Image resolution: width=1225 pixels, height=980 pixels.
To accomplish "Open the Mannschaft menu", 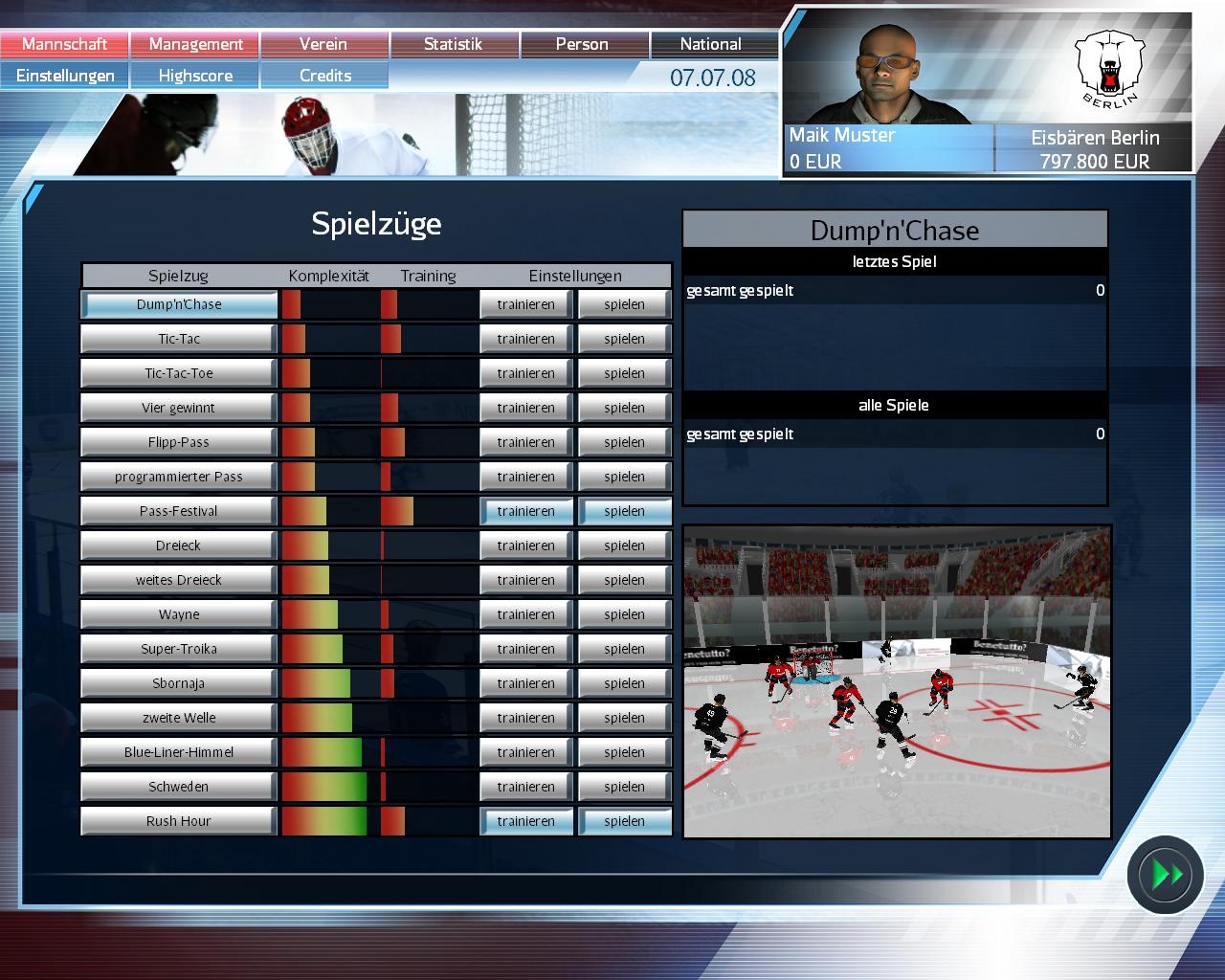I will [x=64, y=44].
